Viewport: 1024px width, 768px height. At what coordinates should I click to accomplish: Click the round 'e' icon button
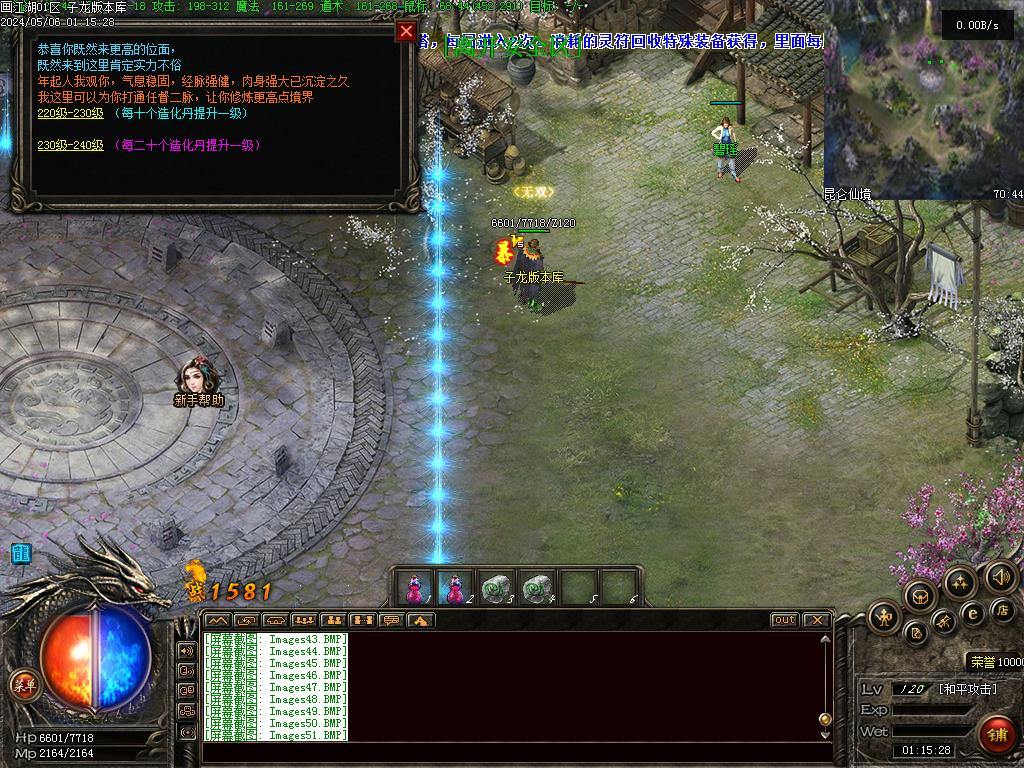972,614
